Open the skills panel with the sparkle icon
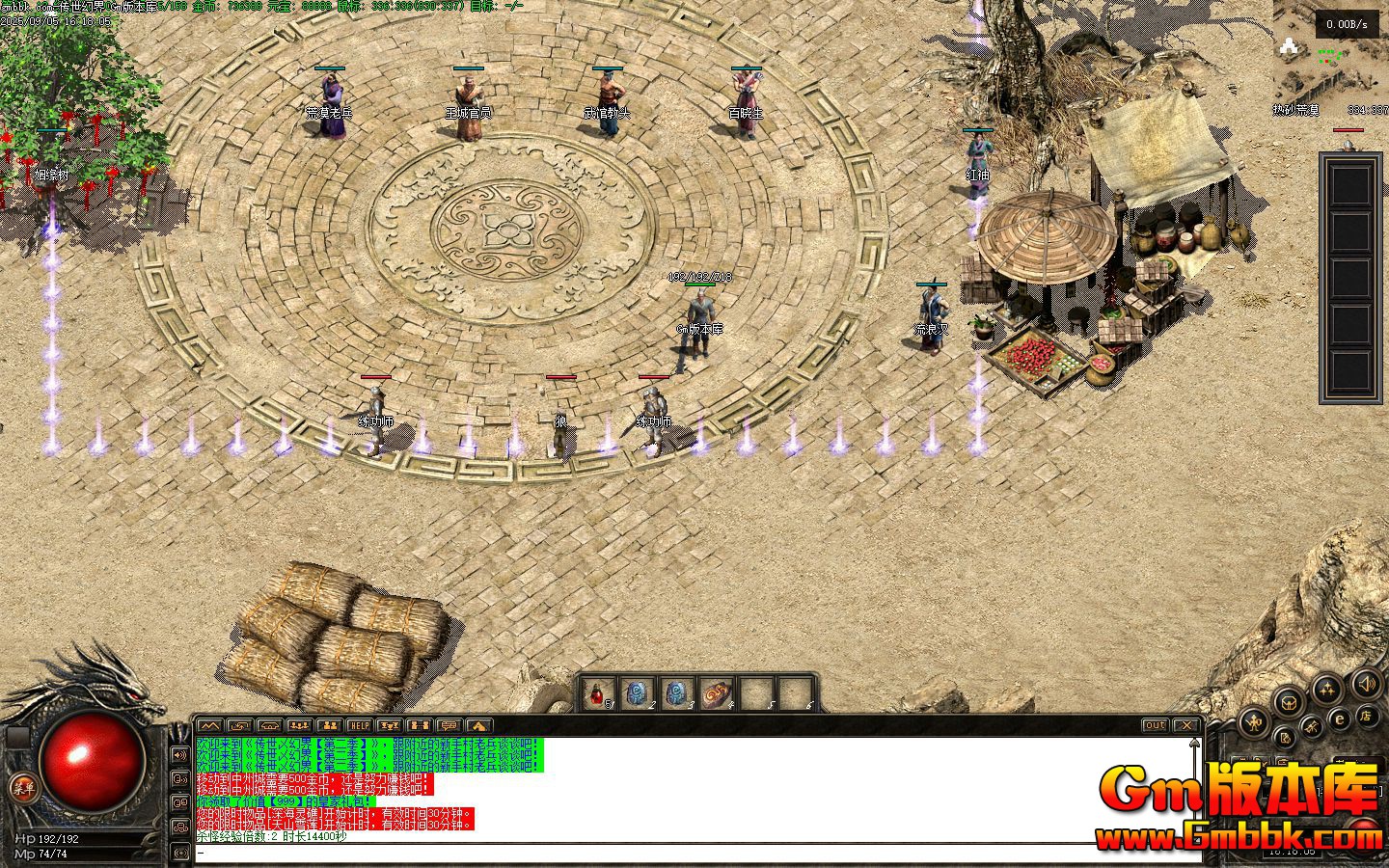 pyautogui.click(x=1328, y=690)
